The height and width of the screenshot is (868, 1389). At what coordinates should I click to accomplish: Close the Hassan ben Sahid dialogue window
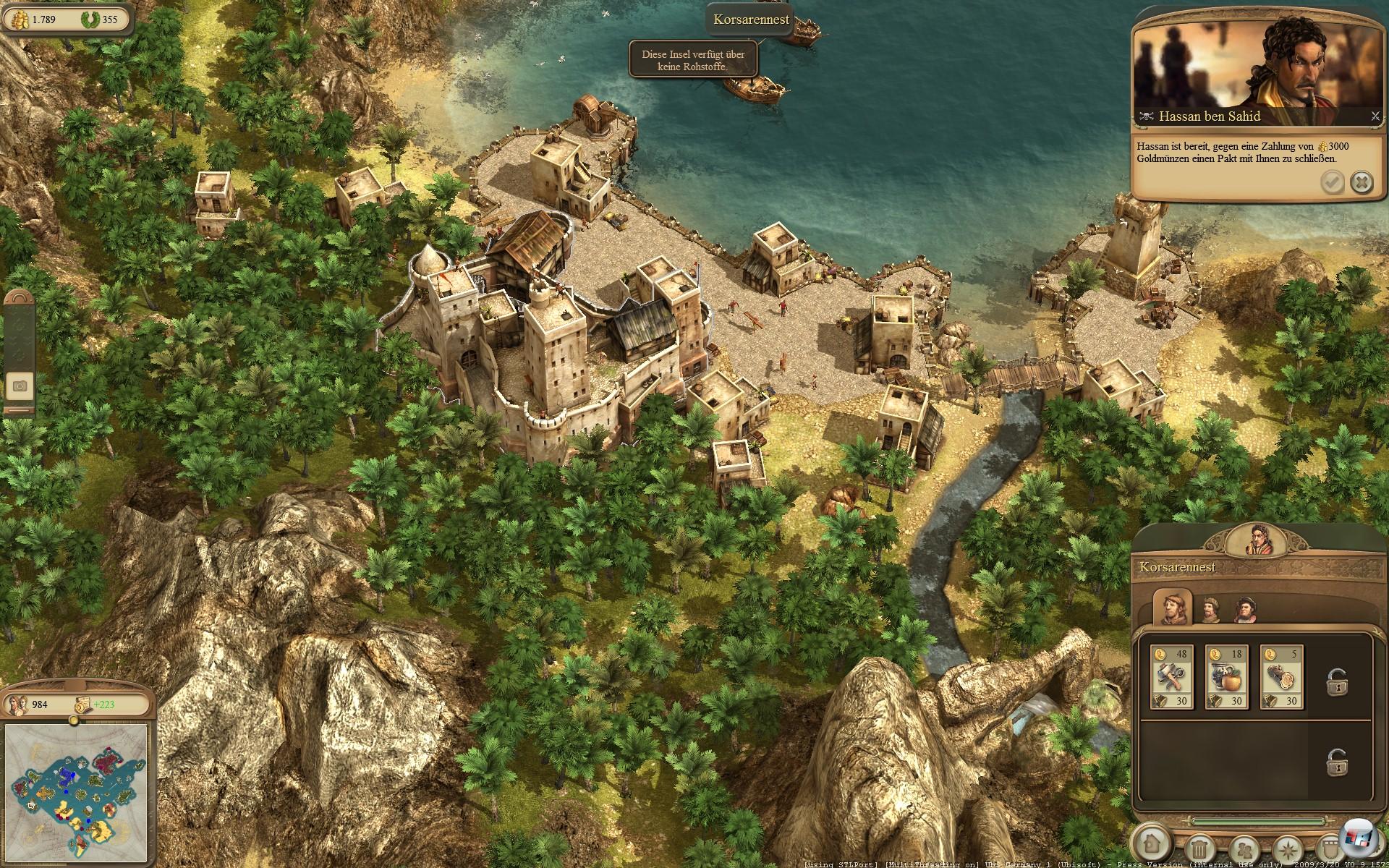coord(1375,116)
